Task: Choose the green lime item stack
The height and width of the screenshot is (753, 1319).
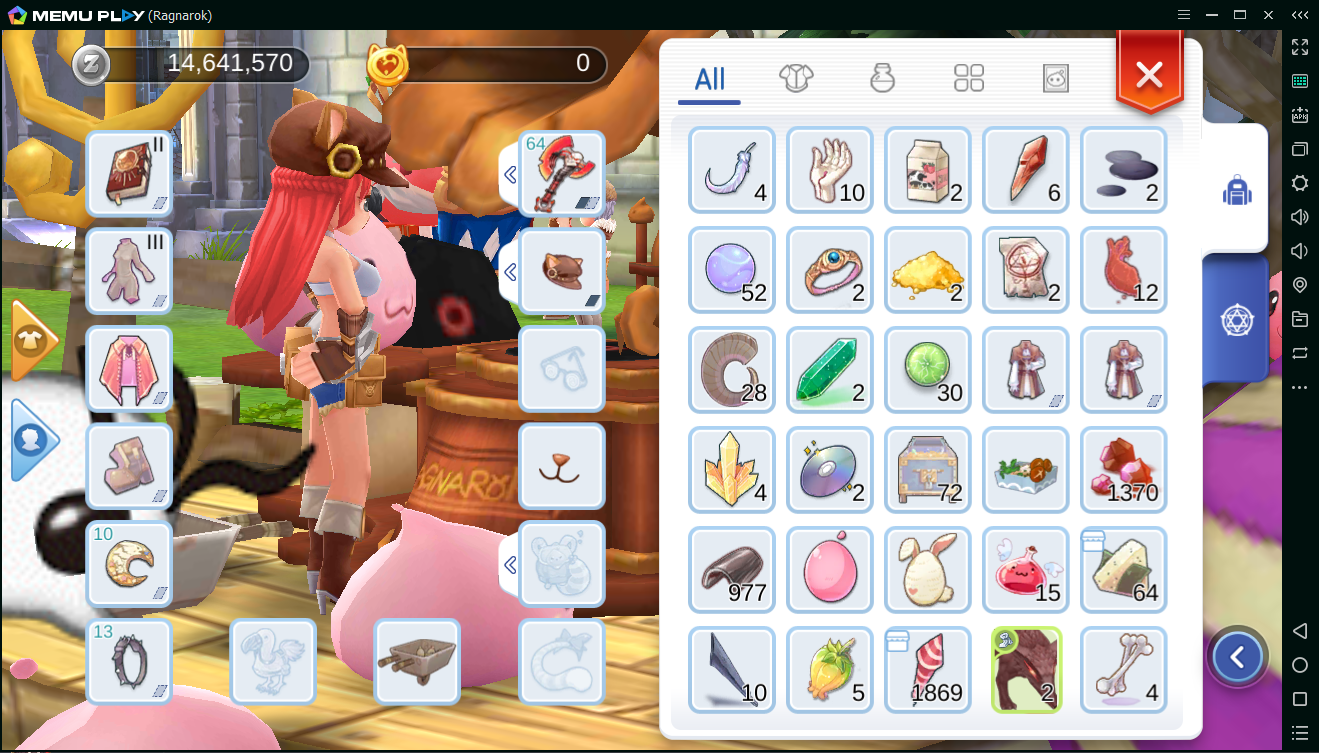Action: (928, 370)
